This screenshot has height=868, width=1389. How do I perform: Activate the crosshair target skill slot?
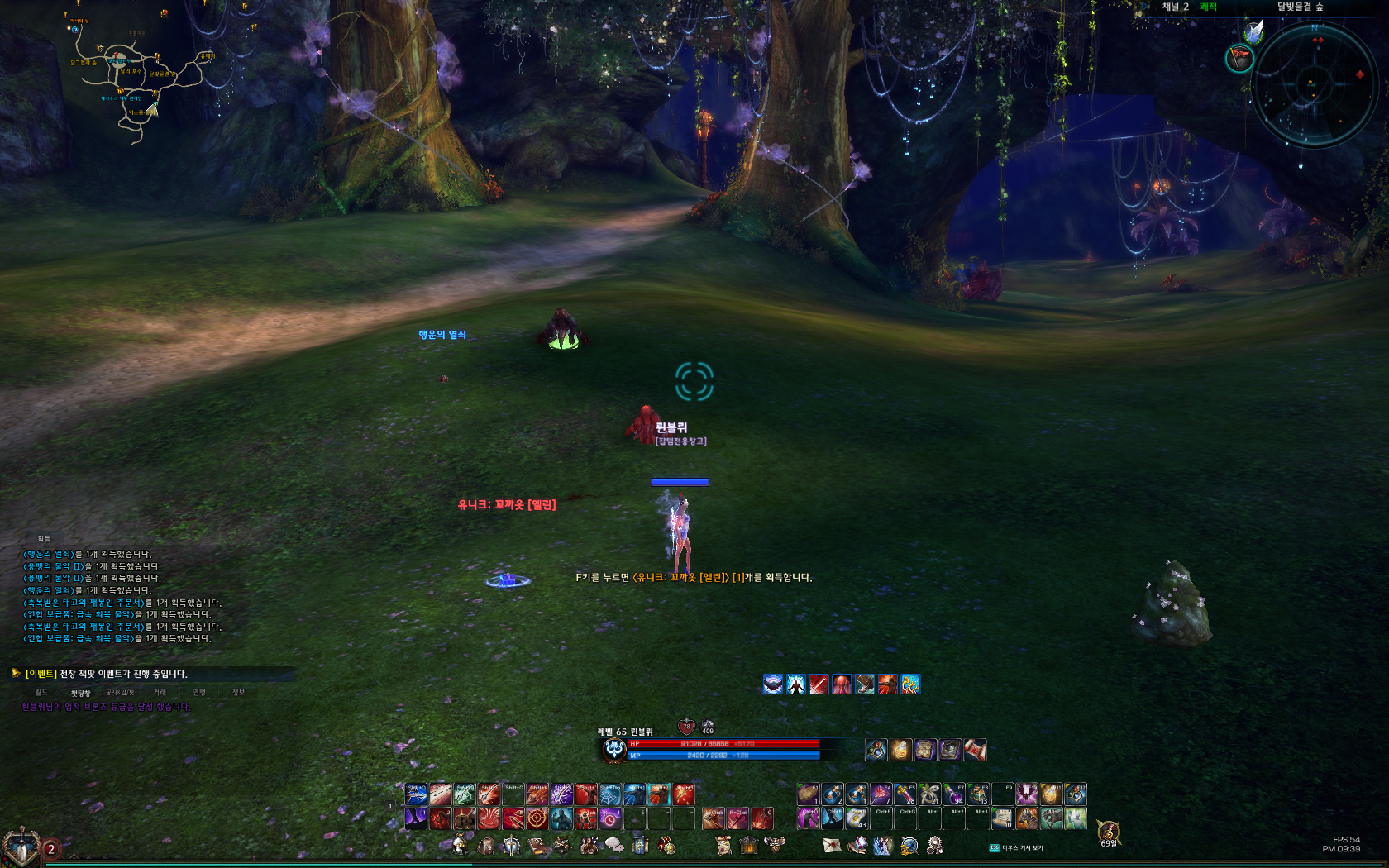(x=537, y=818)
